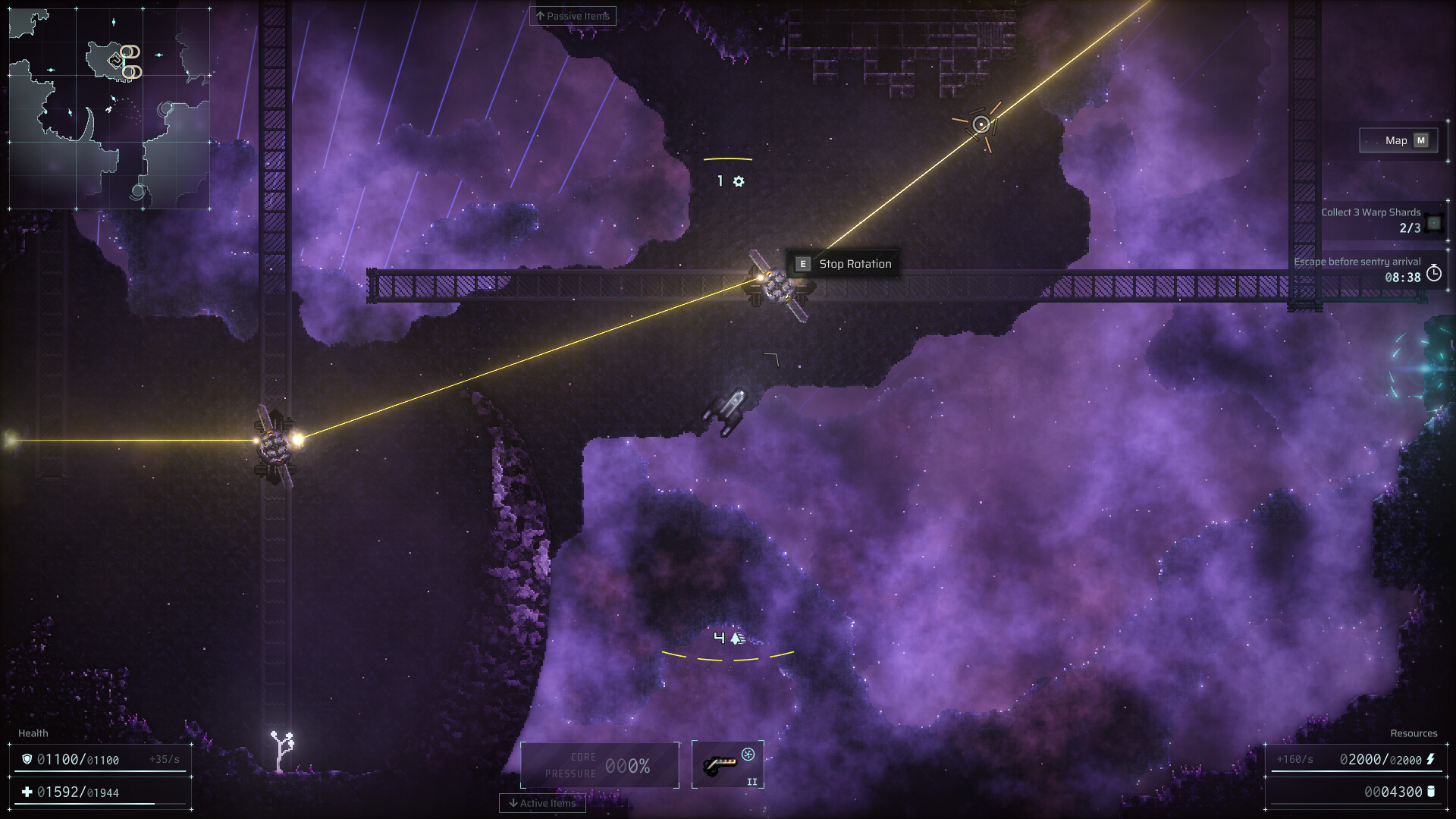This screenshot has width=1456, height=819.
Task: Click the Warp Shard objective icon showing 2/3
Action: tap(1432, 223)
